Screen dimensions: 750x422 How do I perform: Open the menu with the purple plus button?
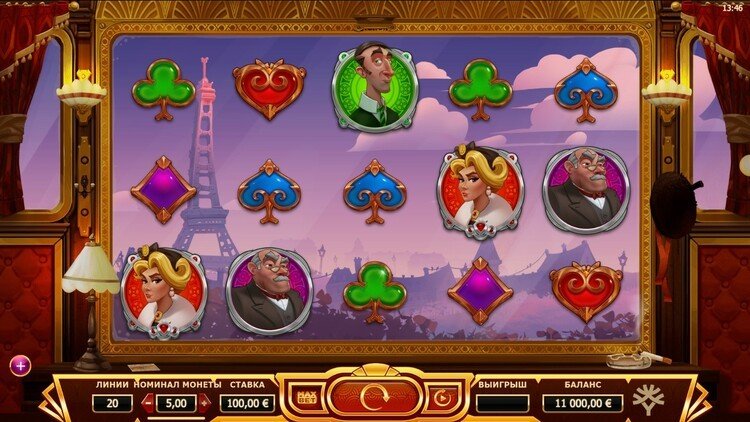pos(20,365)
